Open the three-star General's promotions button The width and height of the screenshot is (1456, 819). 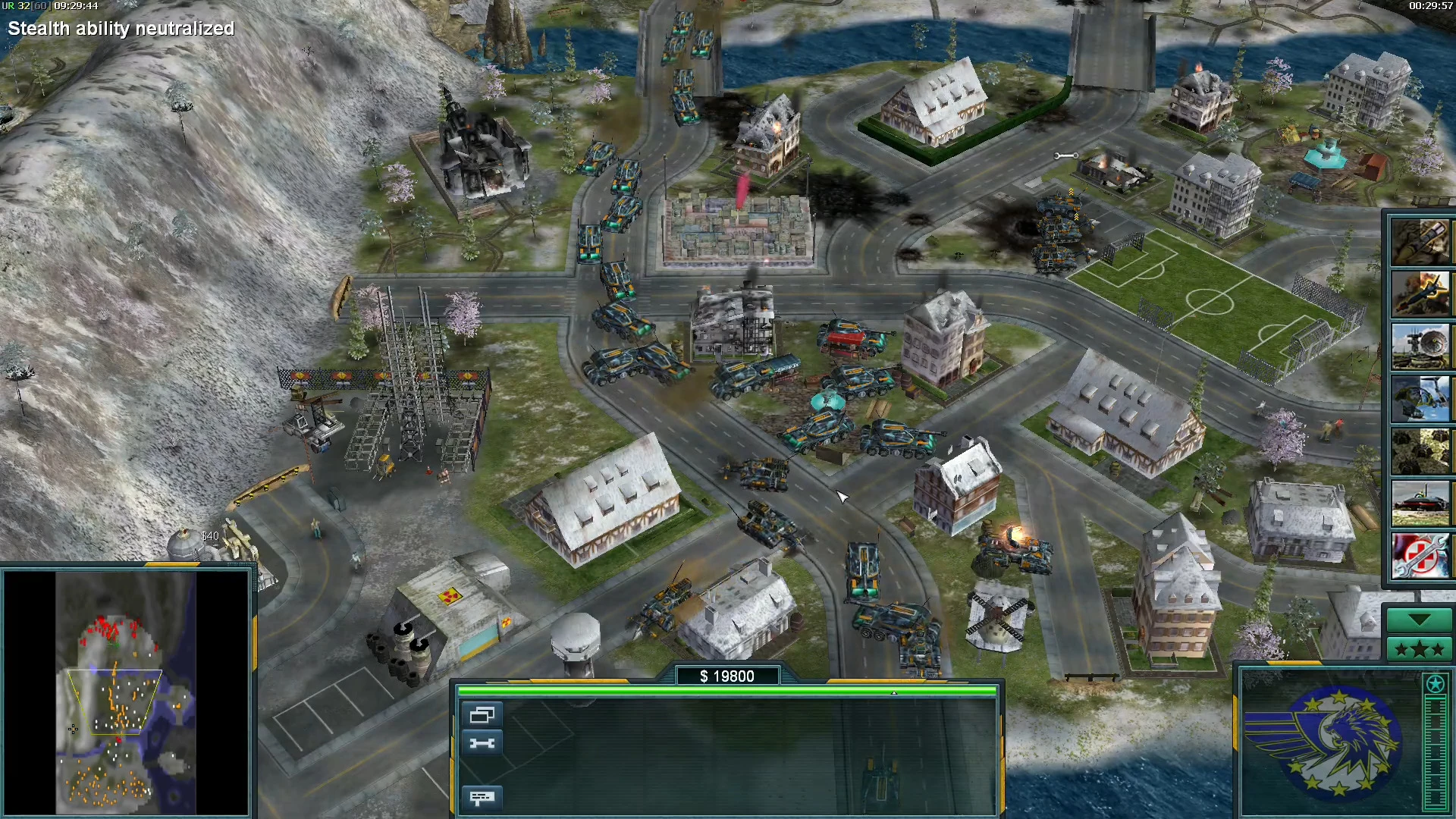pos(1420,649)
